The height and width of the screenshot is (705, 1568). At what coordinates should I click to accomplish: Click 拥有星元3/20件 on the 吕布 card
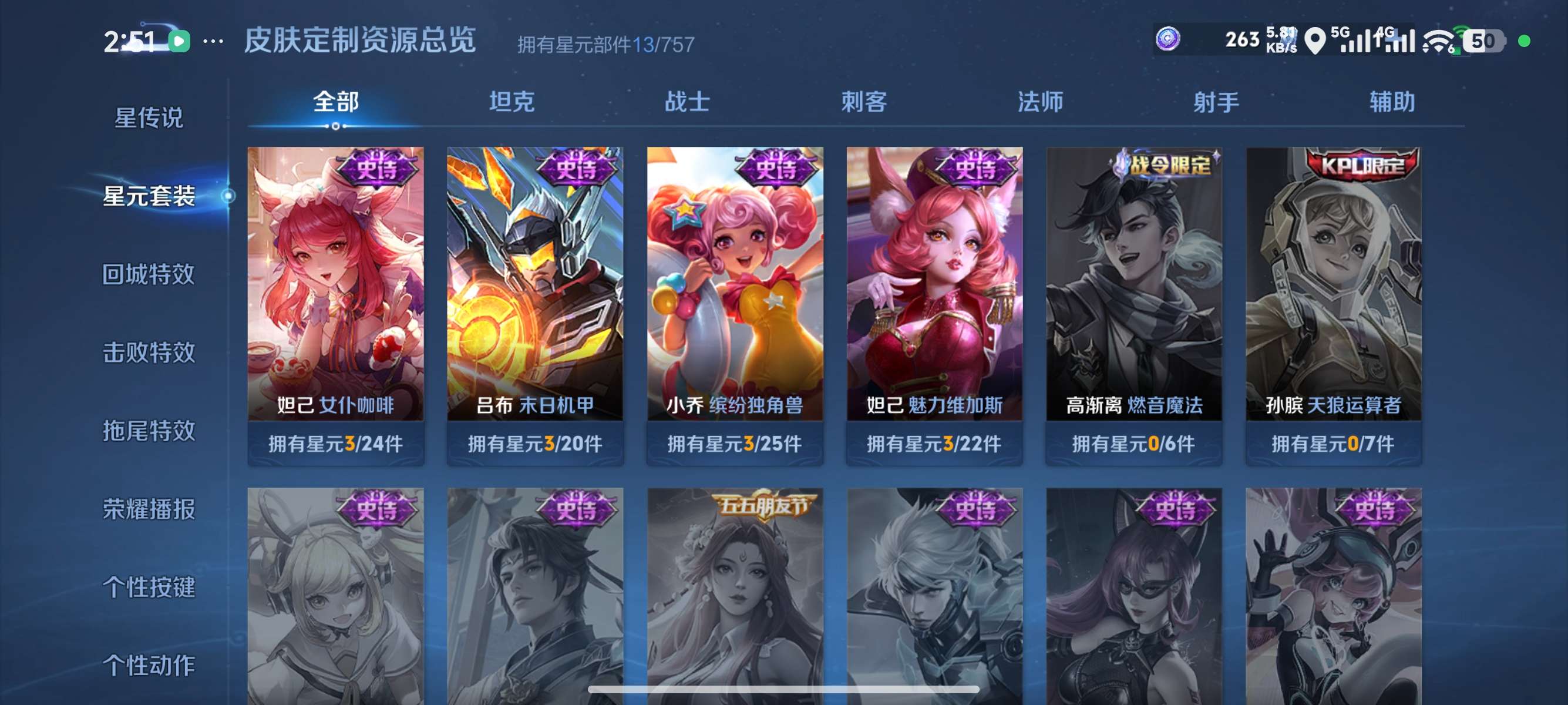(534, 444)
